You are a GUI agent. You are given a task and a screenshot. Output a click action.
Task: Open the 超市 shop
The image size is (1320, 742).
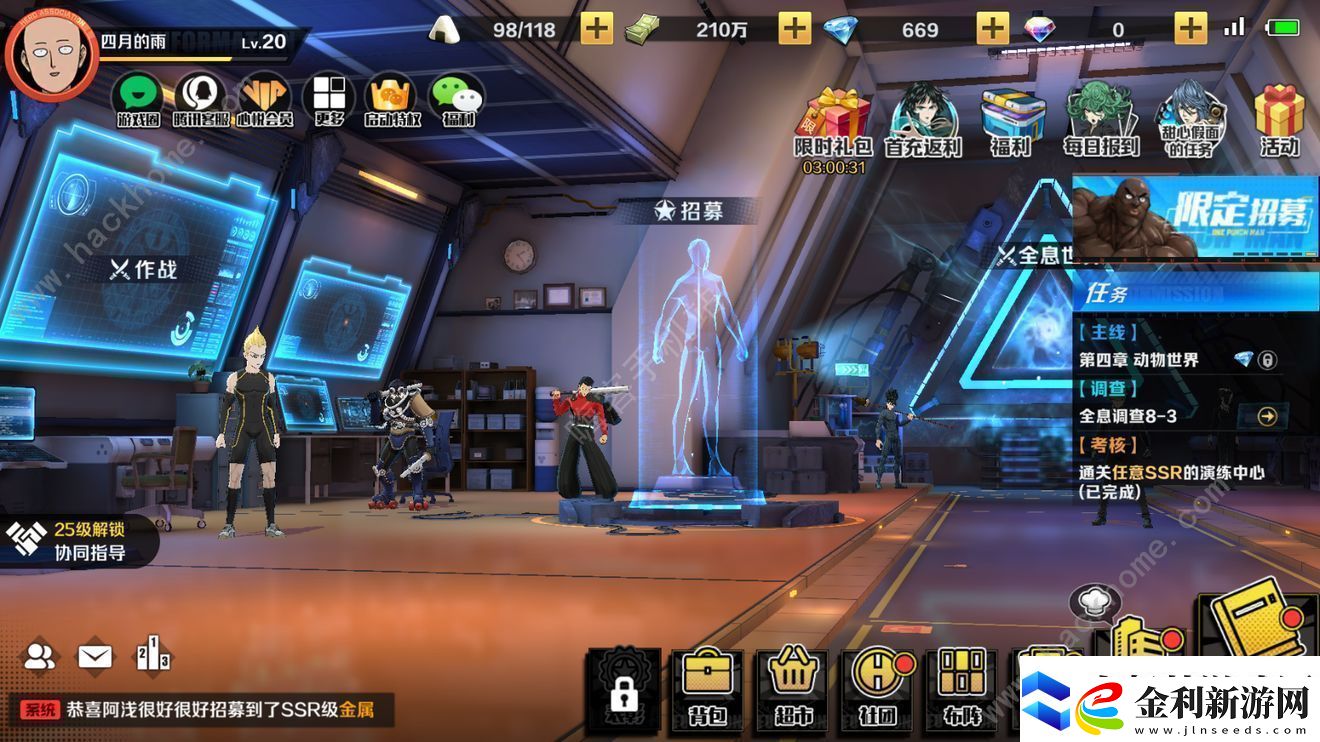[792, 686]
